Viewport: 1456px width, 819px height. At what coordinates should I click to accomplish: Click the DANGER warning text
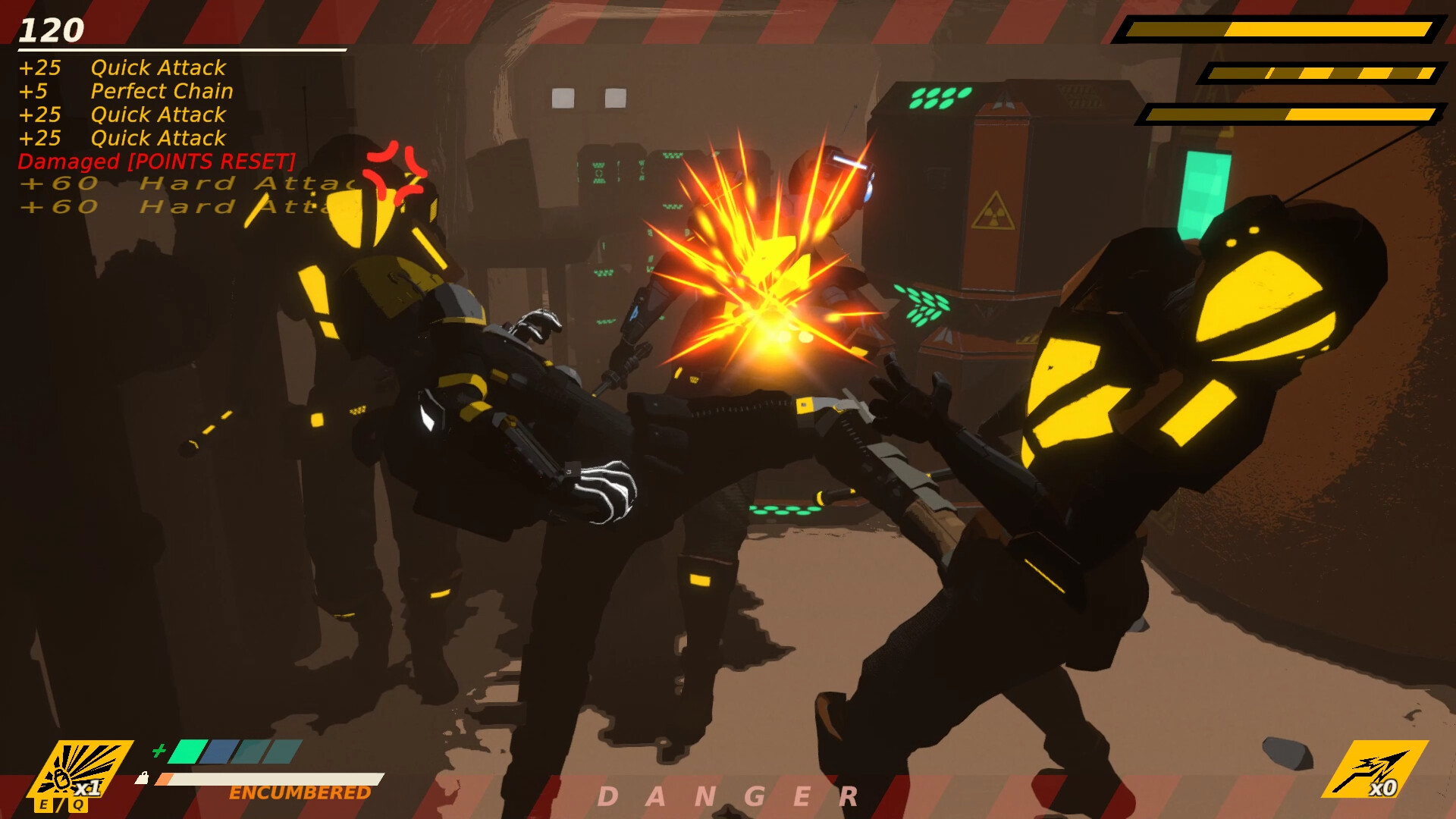730,795
